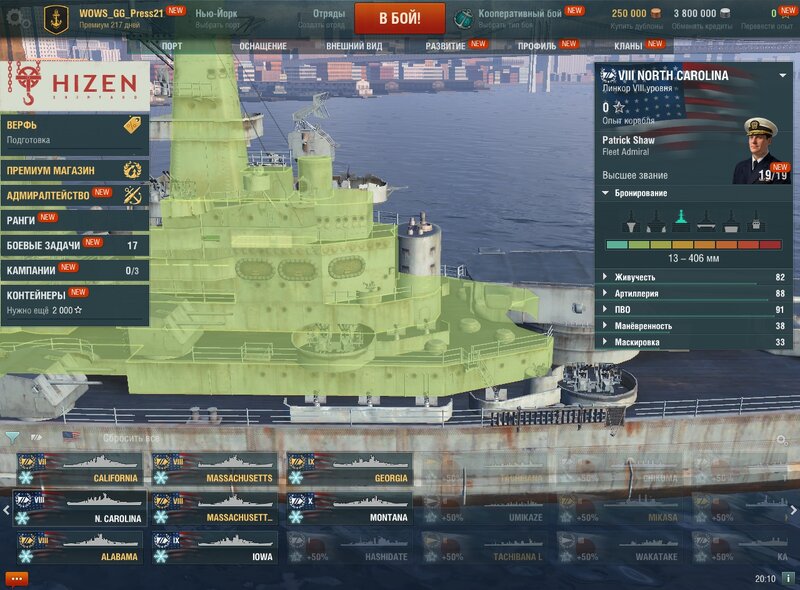Pick the California ship card
This screenshot has width=800, height=590.
[79, 469]
